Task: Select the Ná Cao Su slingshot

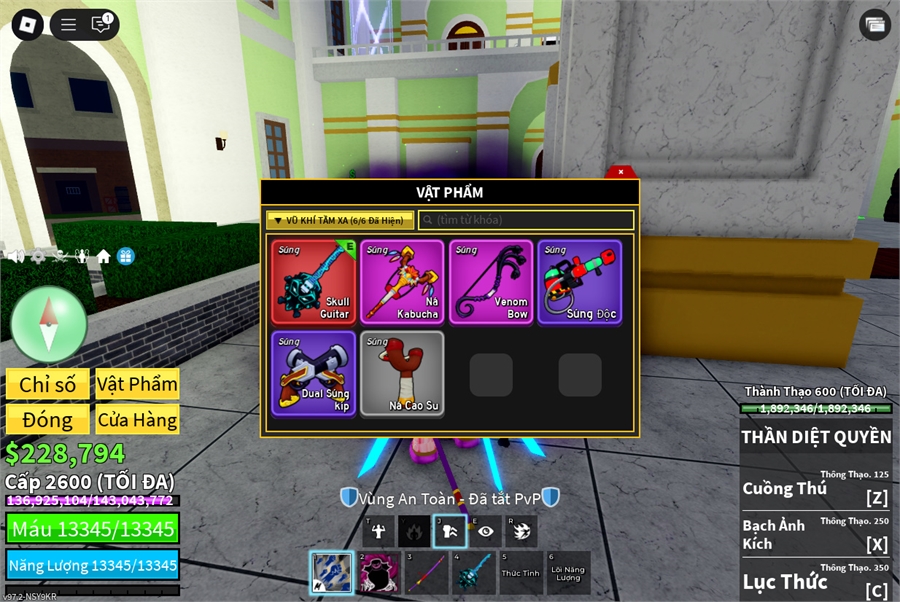Action: (x=402, y=373)
